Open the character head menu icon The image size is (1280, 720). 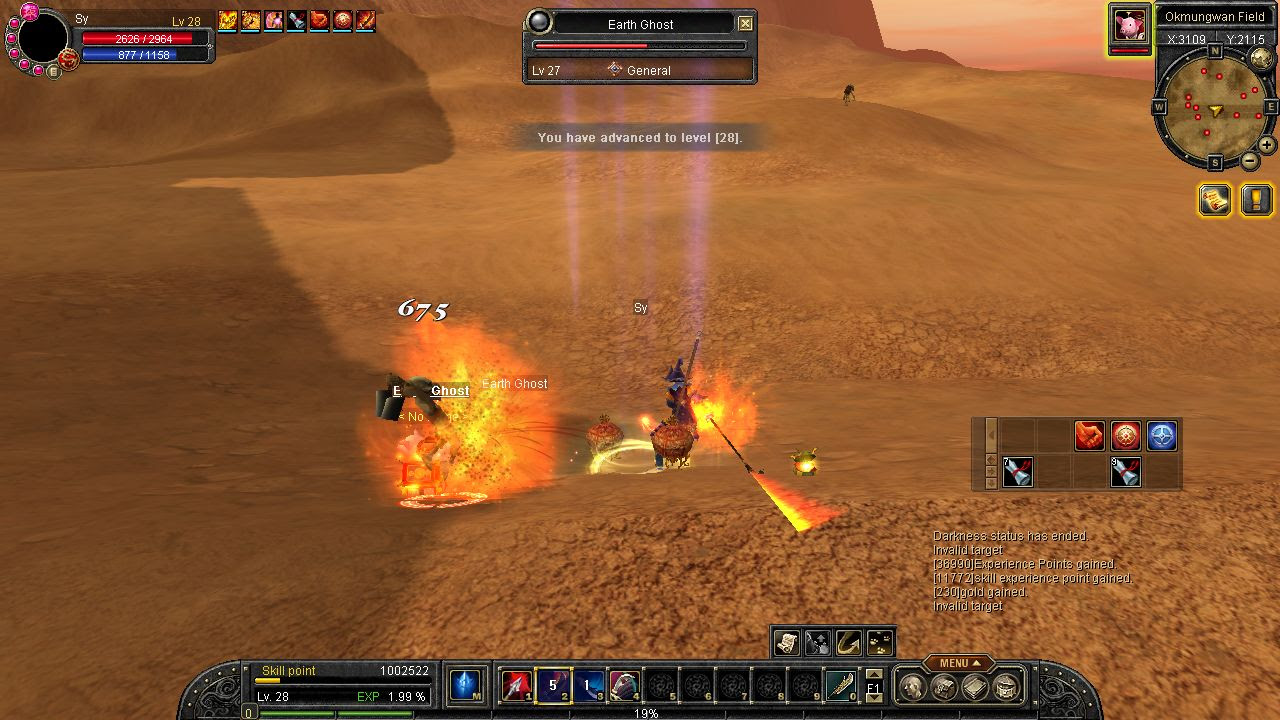[x=912, y=687]
